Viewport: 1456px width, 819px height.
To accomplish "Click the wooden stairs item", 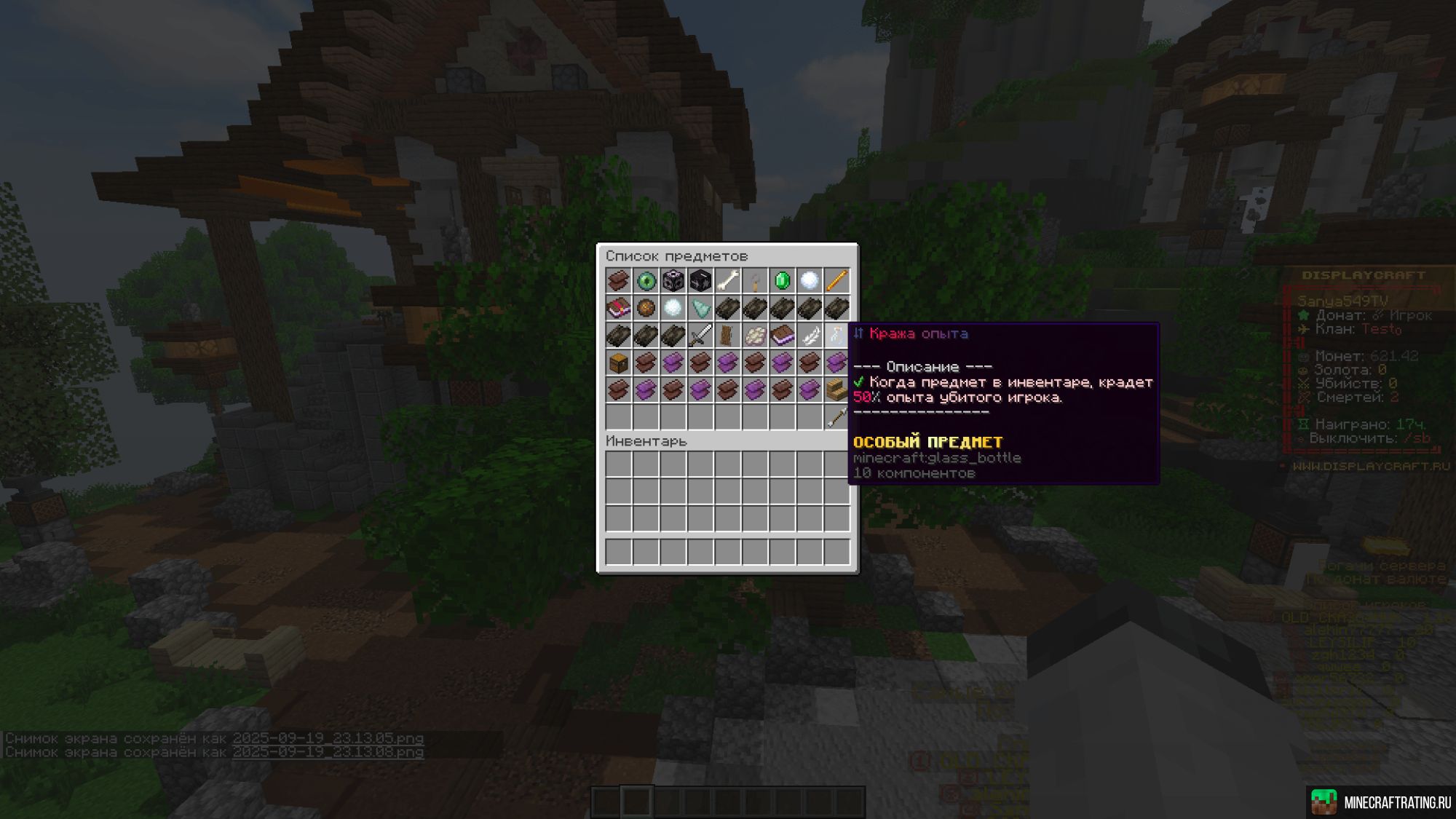I will 835,389.
